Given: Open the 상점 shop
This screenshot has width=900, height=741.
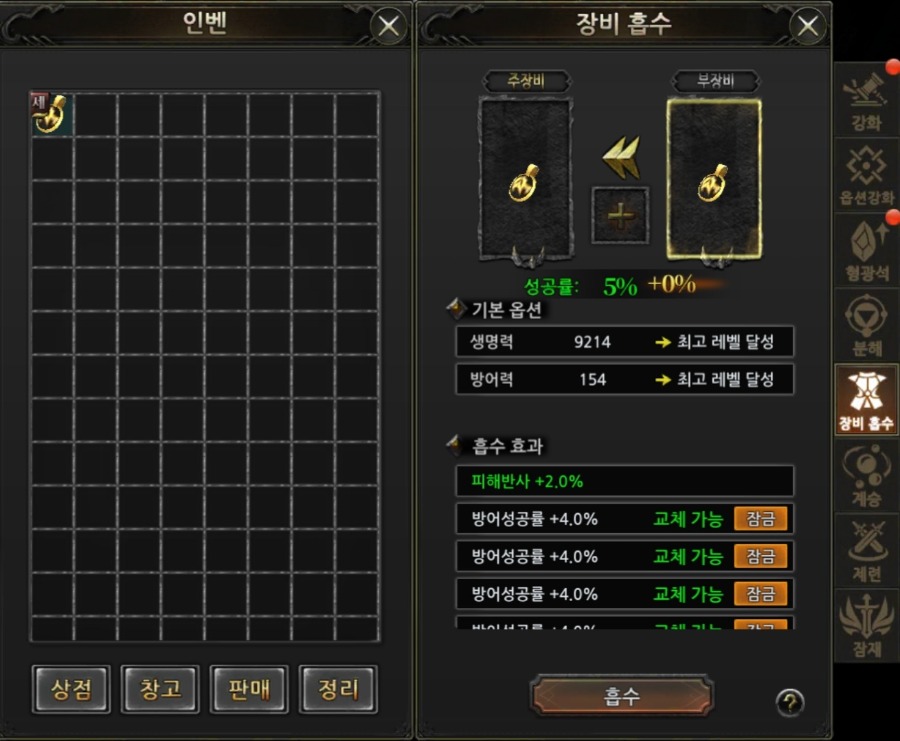Looking at the screenshot, I should point(70,689).
